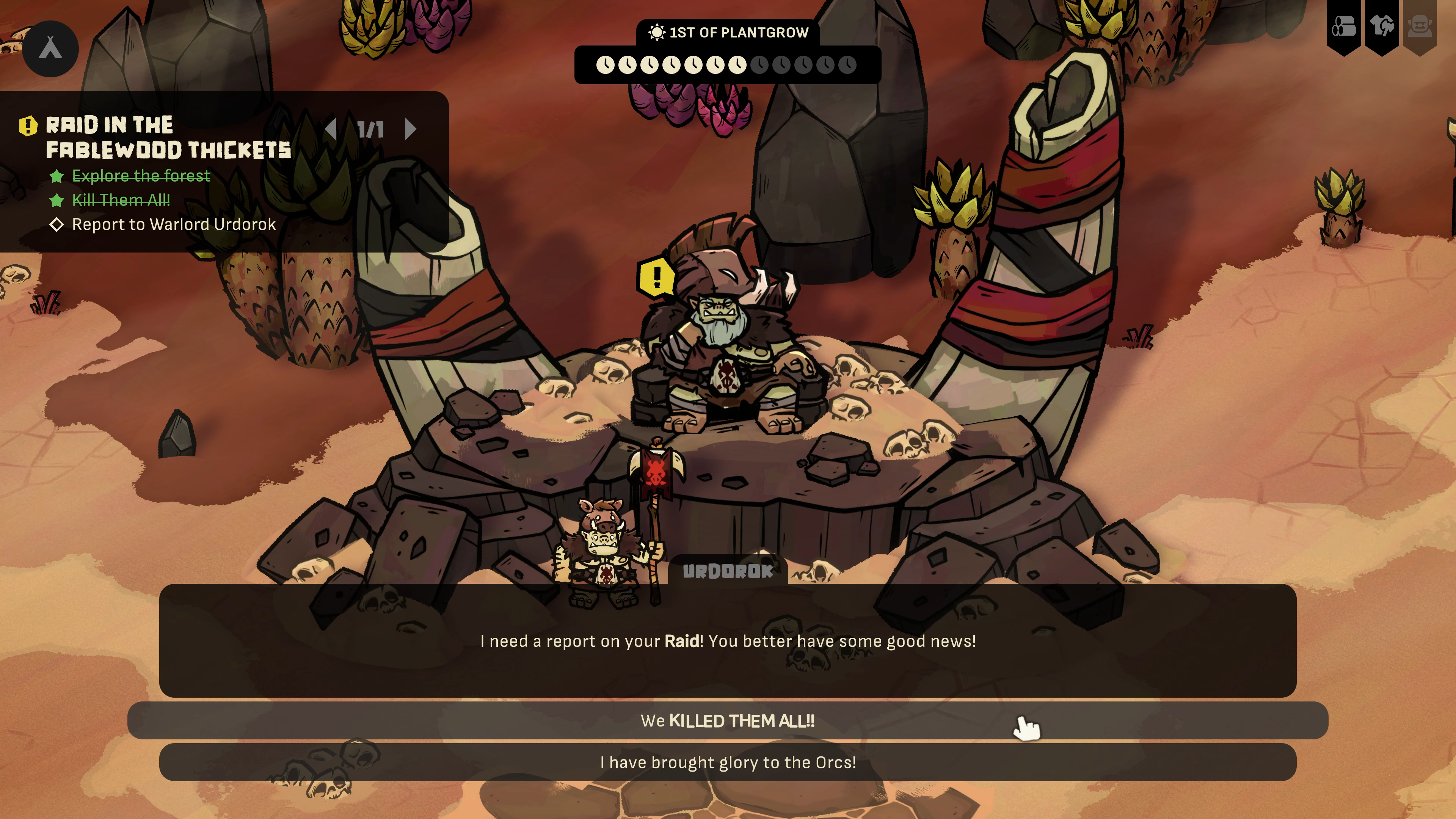Choose the "We KILLED THEM ALL!!" reply
1456x819 pixels.
(728, 721)
